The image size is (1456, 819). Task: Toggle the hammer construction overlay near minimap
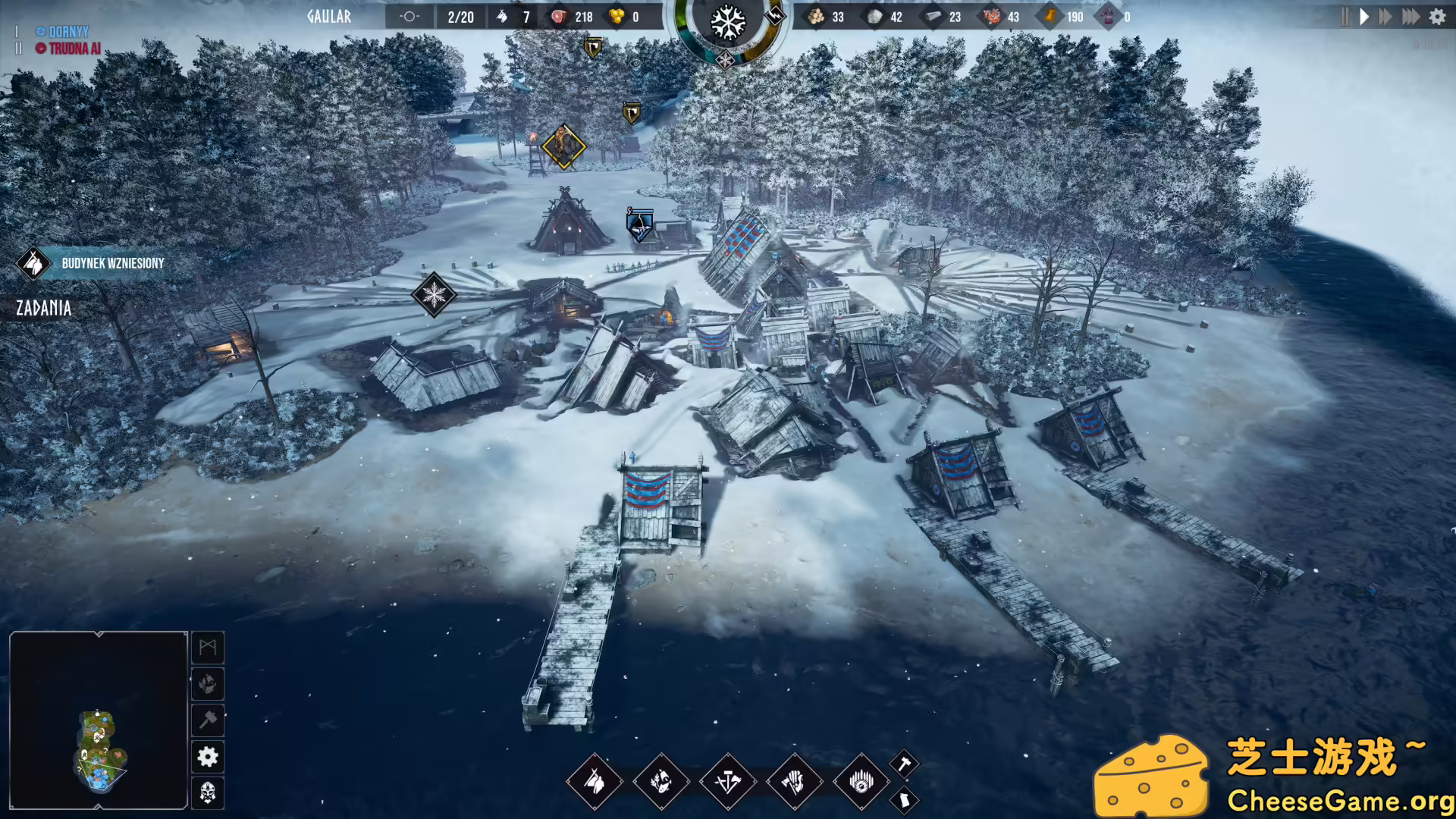coord(208,720)
